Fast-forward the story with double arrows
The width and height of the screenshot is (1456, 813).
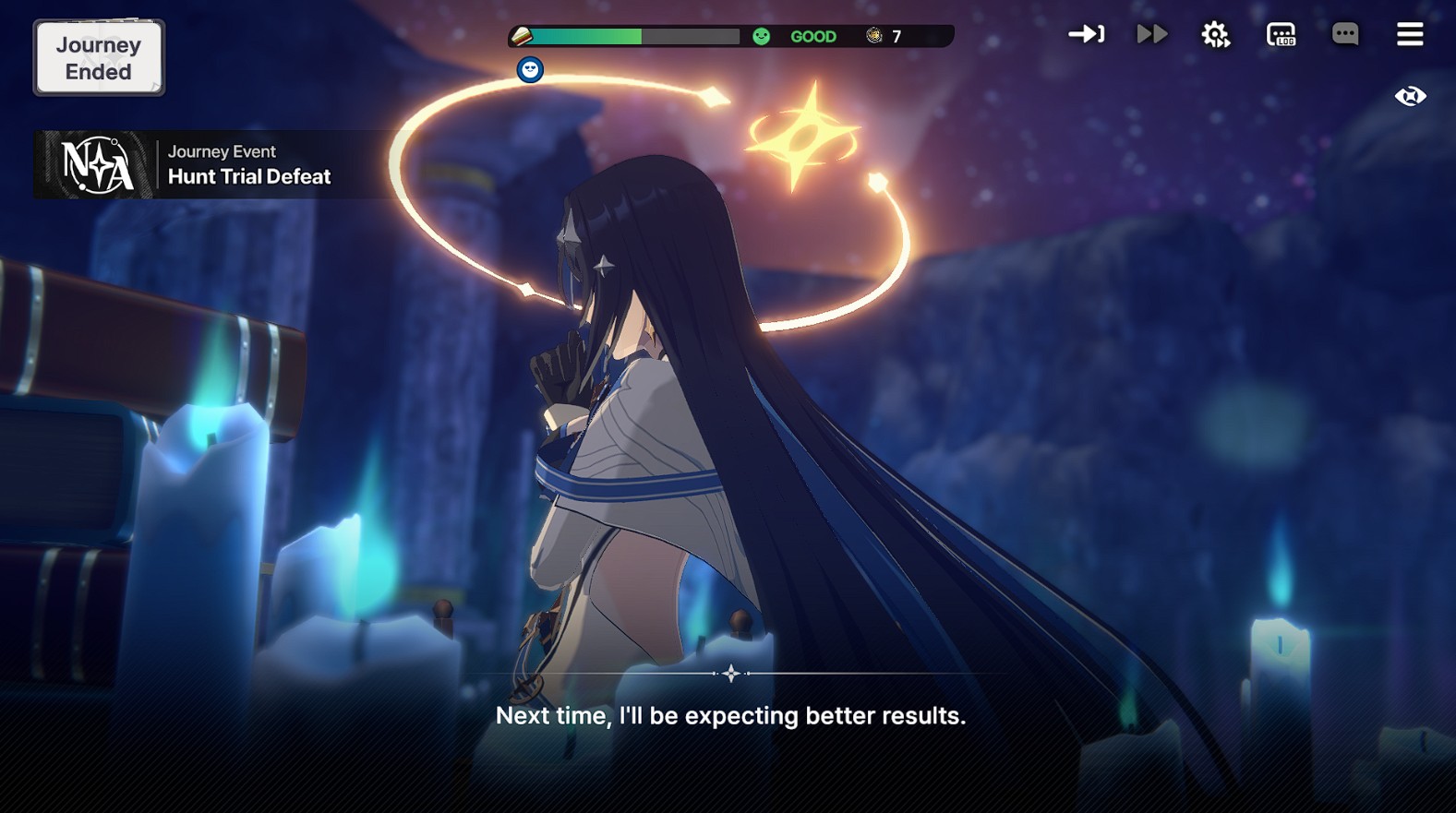(1151, 35)
